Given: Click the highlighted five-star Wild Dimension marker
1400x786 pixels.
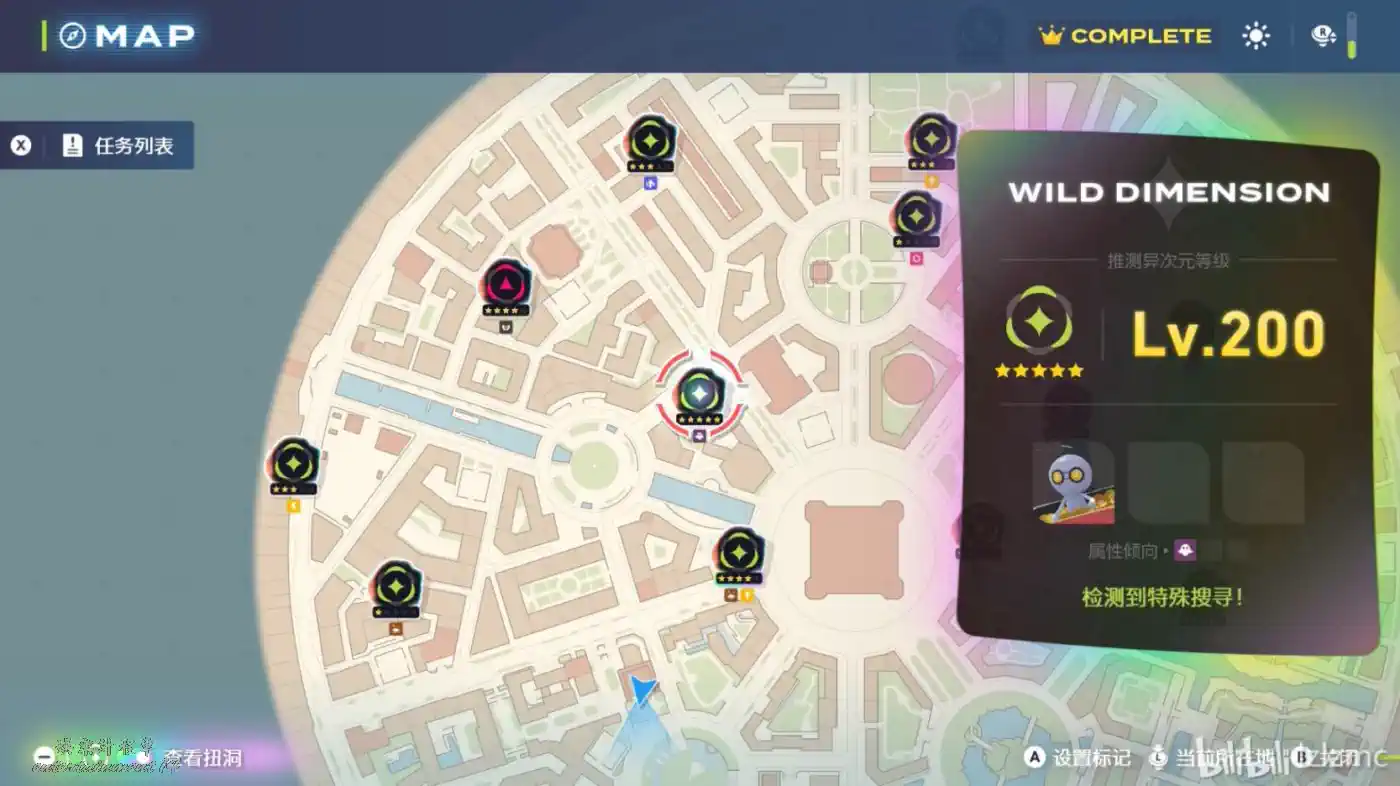Looking at the screenshot, I should tap(699, 392).
